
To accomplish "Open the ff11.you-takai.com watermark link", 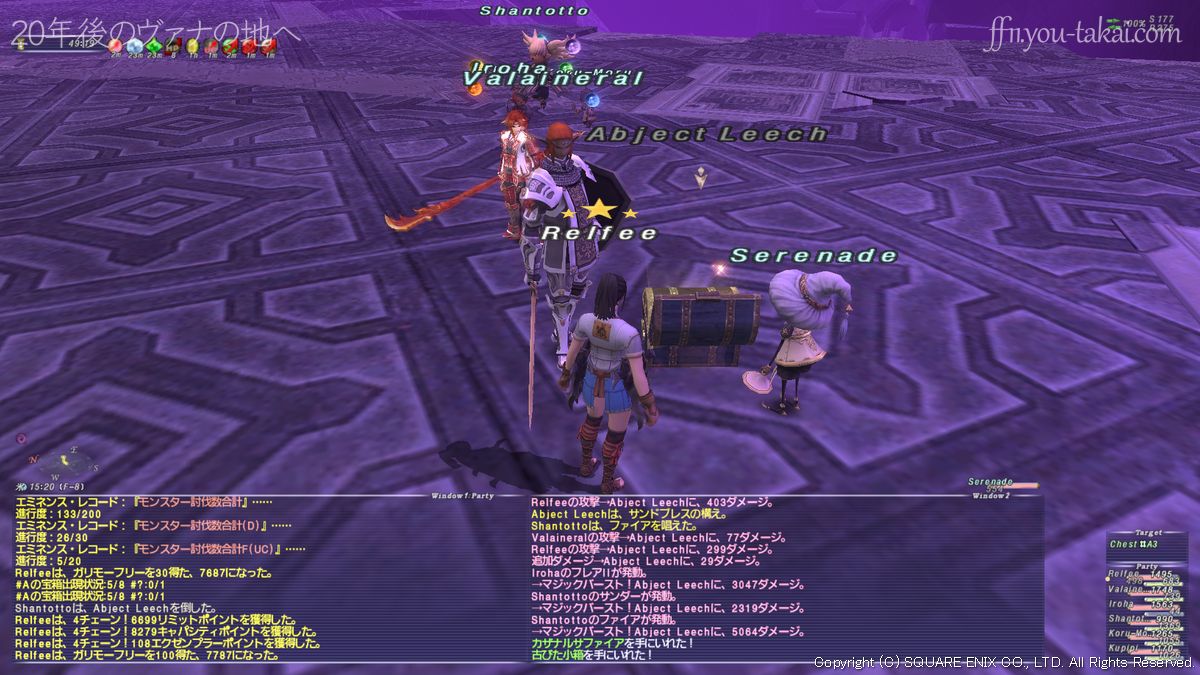I will [x=1082, y=36].
